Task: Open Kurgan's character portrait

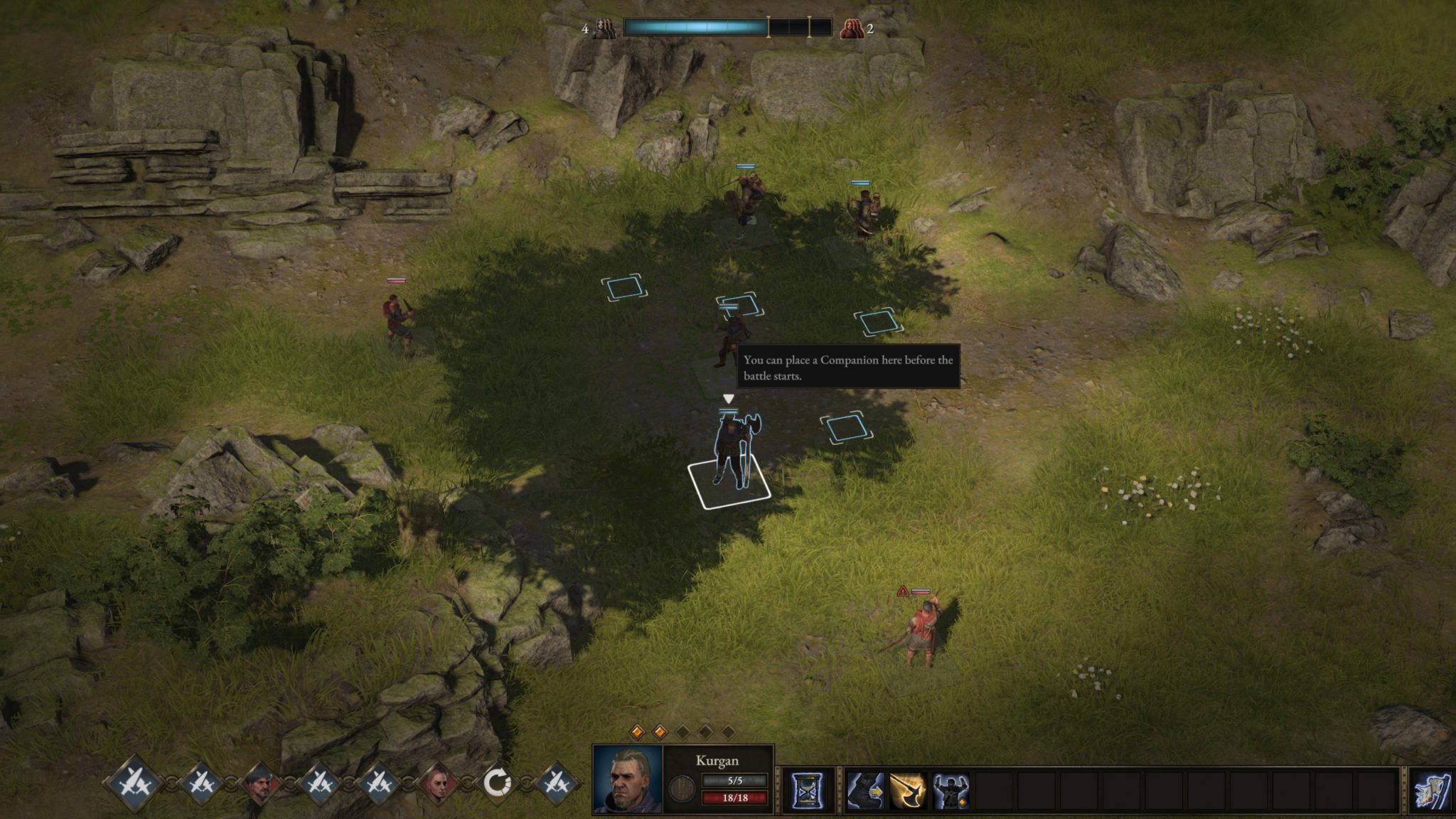Action: pos(627,779)
